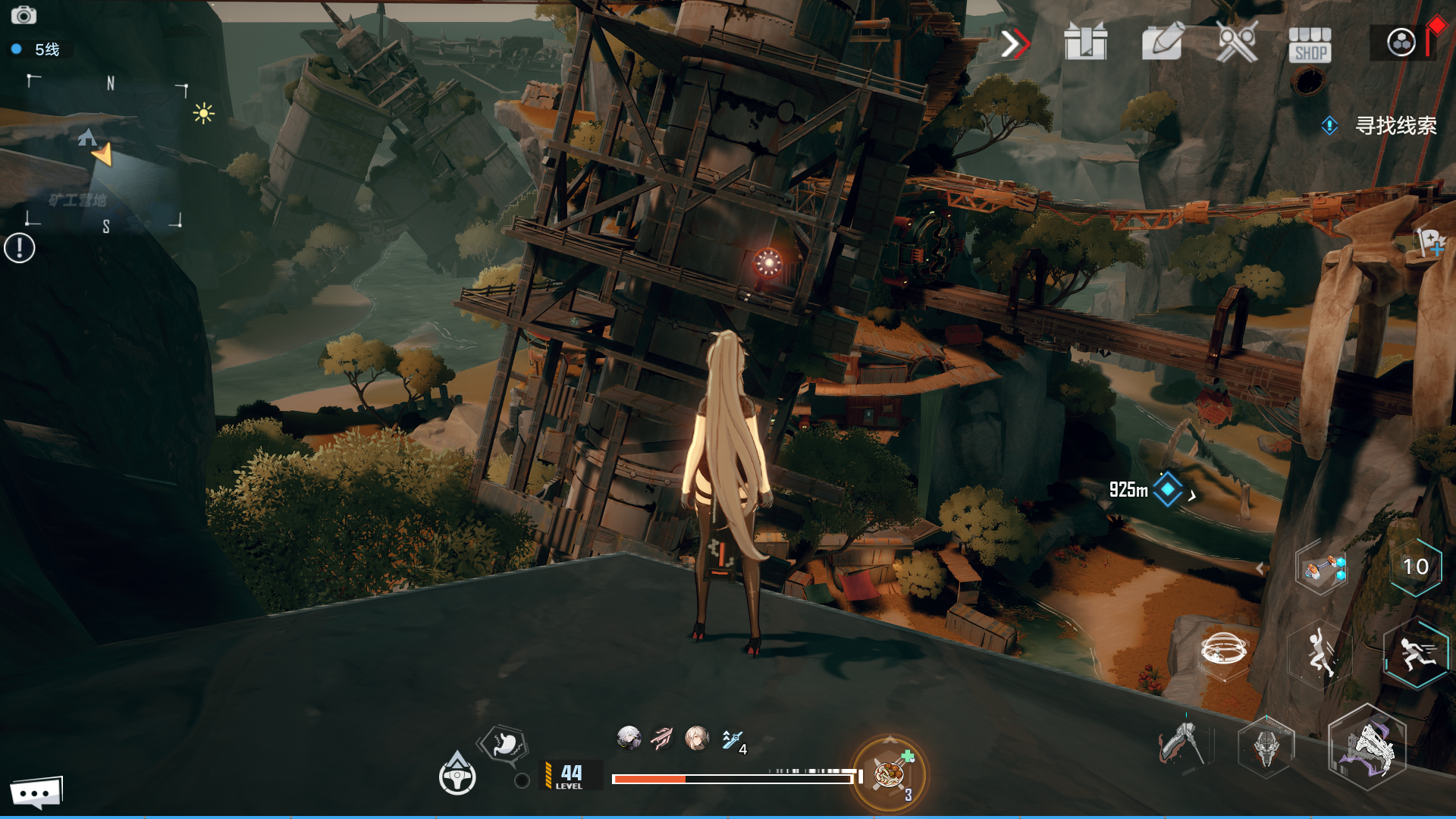Image resolution: width=1456 pixels, height=819 pixels.
Task: Change the channel line 5线
Action: tap(38, 49)
